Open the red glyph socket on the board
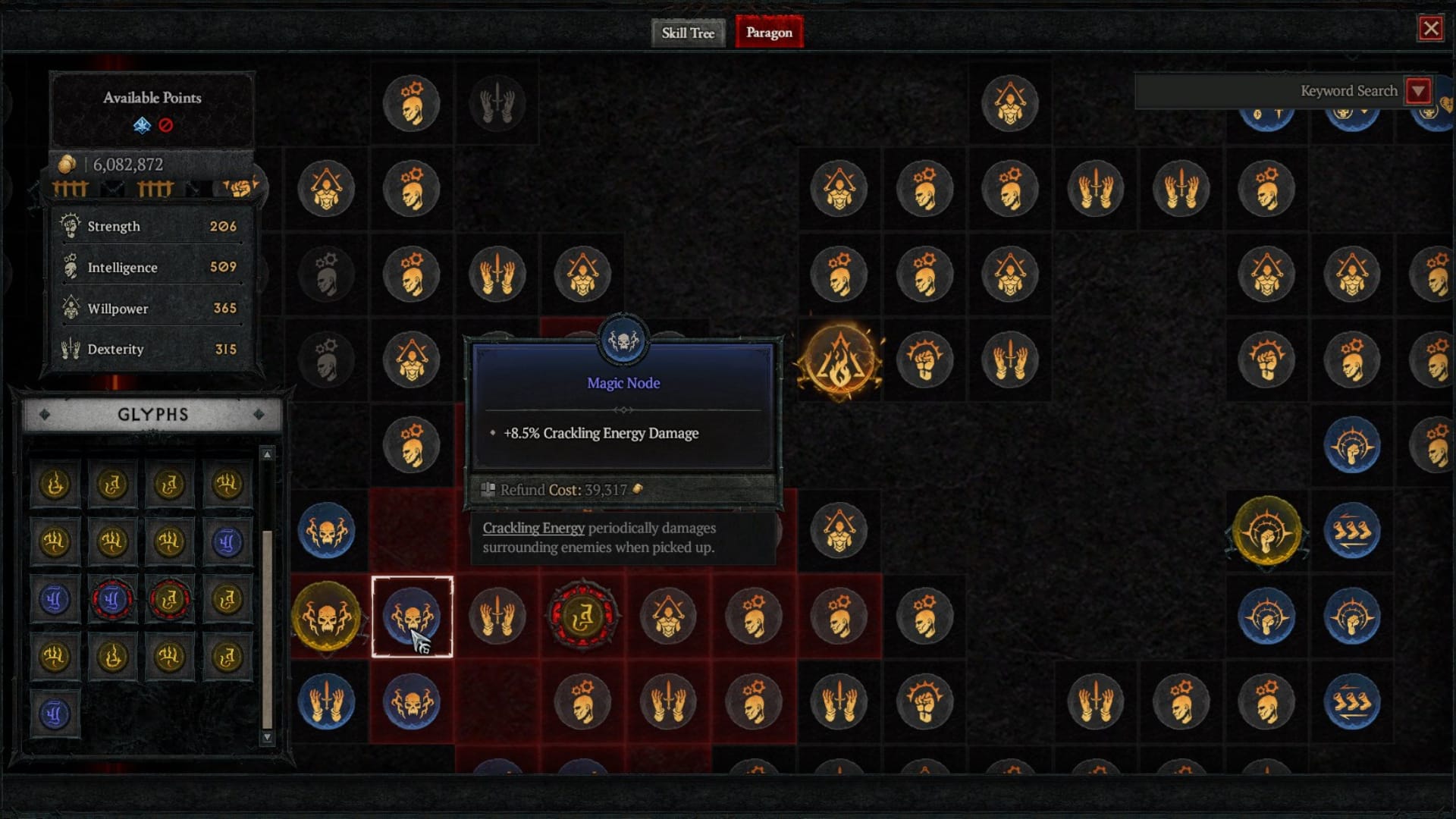The width and height of the screenshot is (1456, 819). pos(582,617)
